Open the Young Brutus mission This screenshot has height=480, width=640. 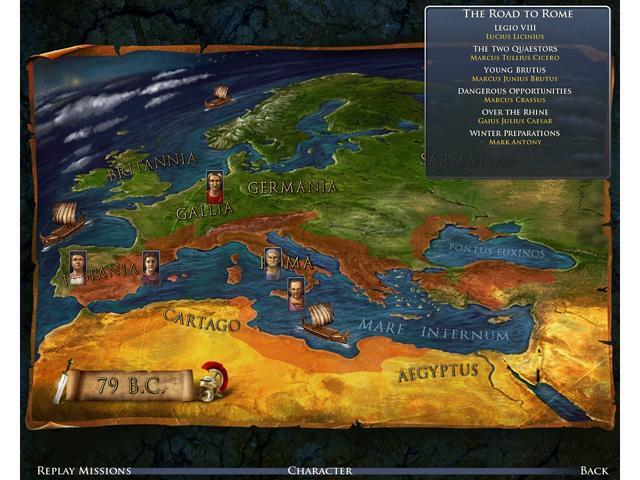point(516,71)
